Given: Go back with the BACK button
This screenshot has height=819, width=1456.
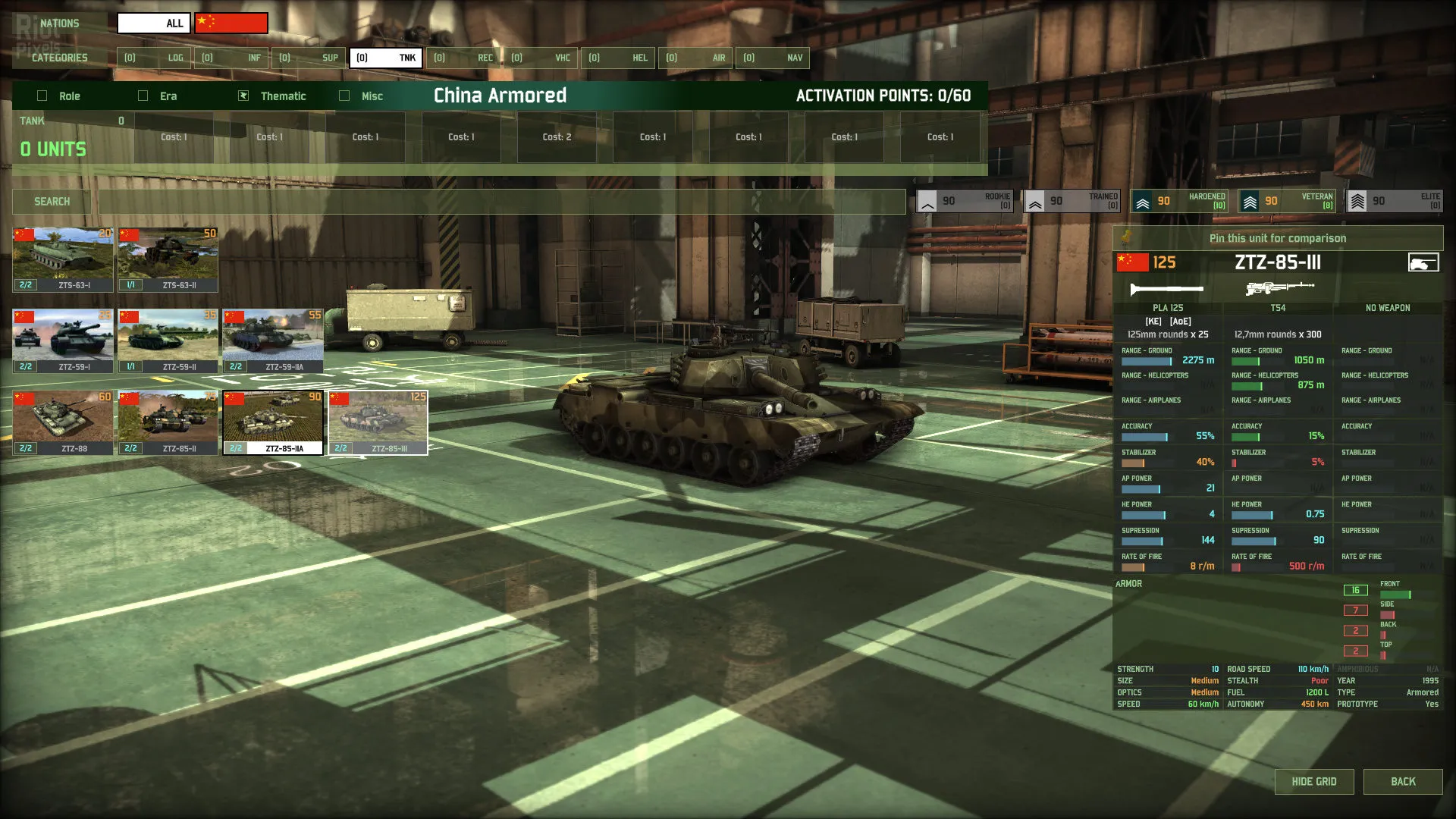Looking at the screenshot, I should (1403, 782).
